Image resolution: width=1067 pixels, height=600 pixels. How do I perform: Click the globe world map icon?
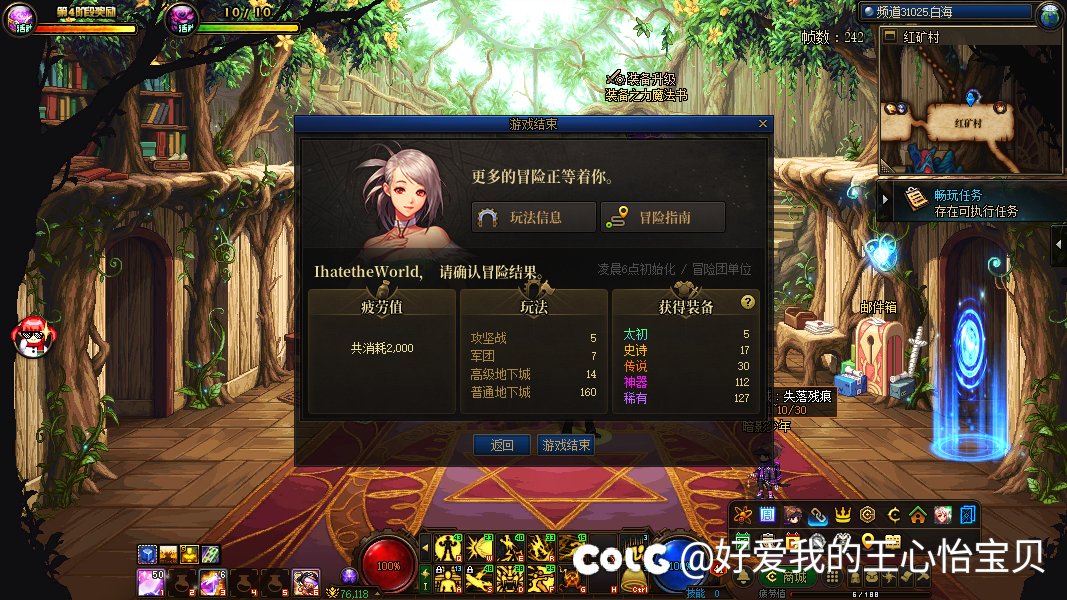(x=1049, y=14)
